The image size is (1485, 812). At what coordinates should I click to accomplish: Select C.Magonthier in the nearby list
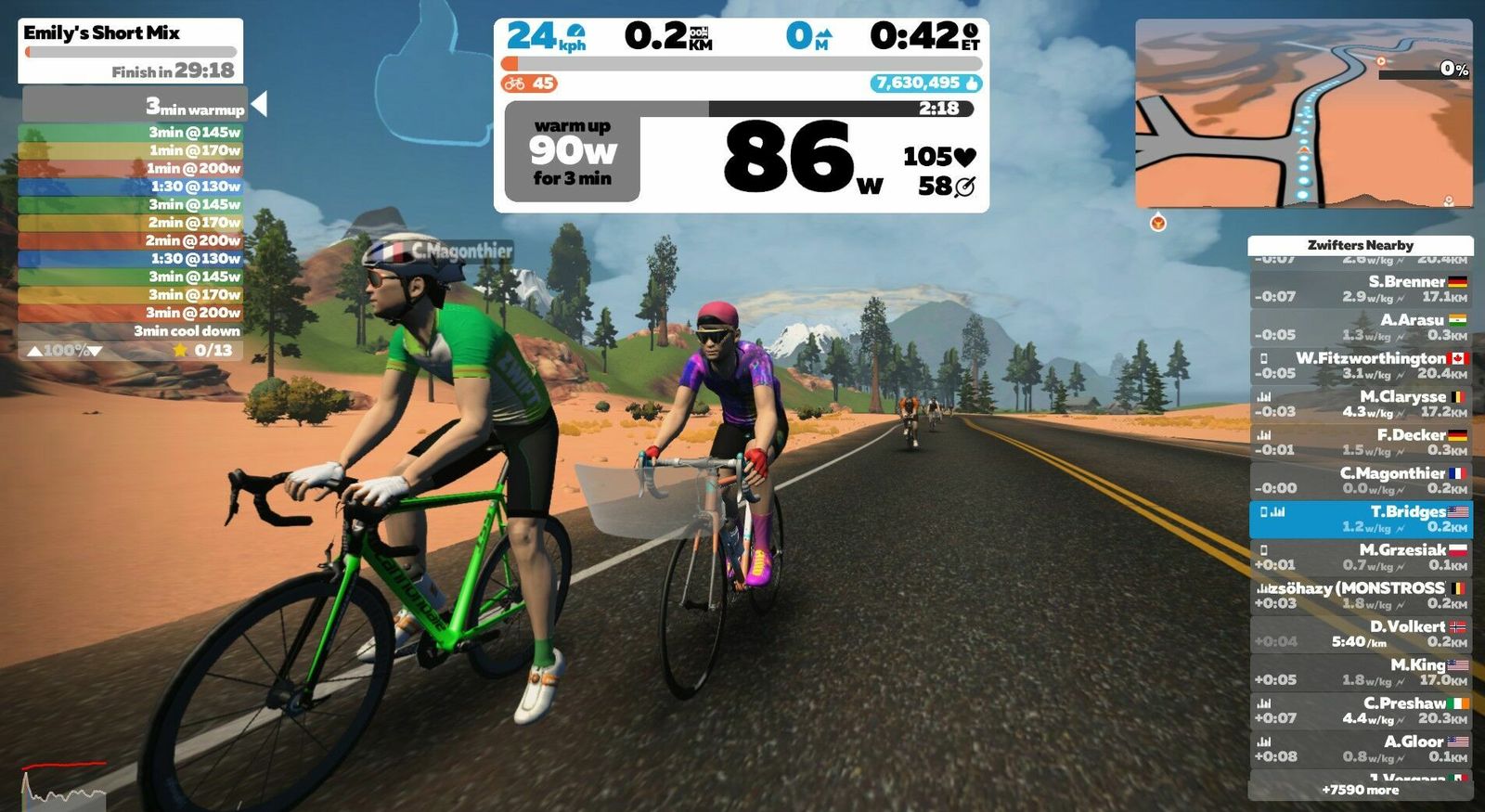1361,480
